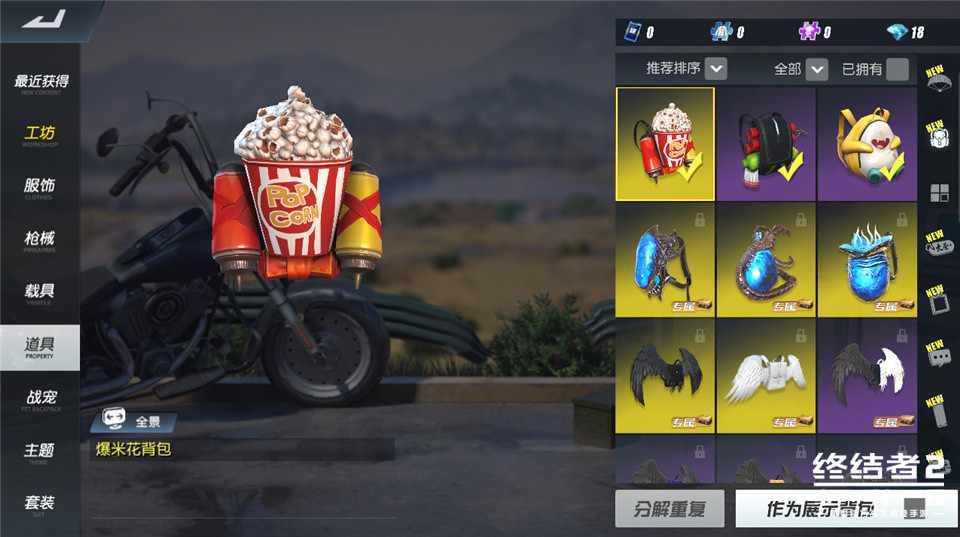Switch to the 工坊 workshop tab
The width and height of the screenshot is (960, 537).
point(41,135)
